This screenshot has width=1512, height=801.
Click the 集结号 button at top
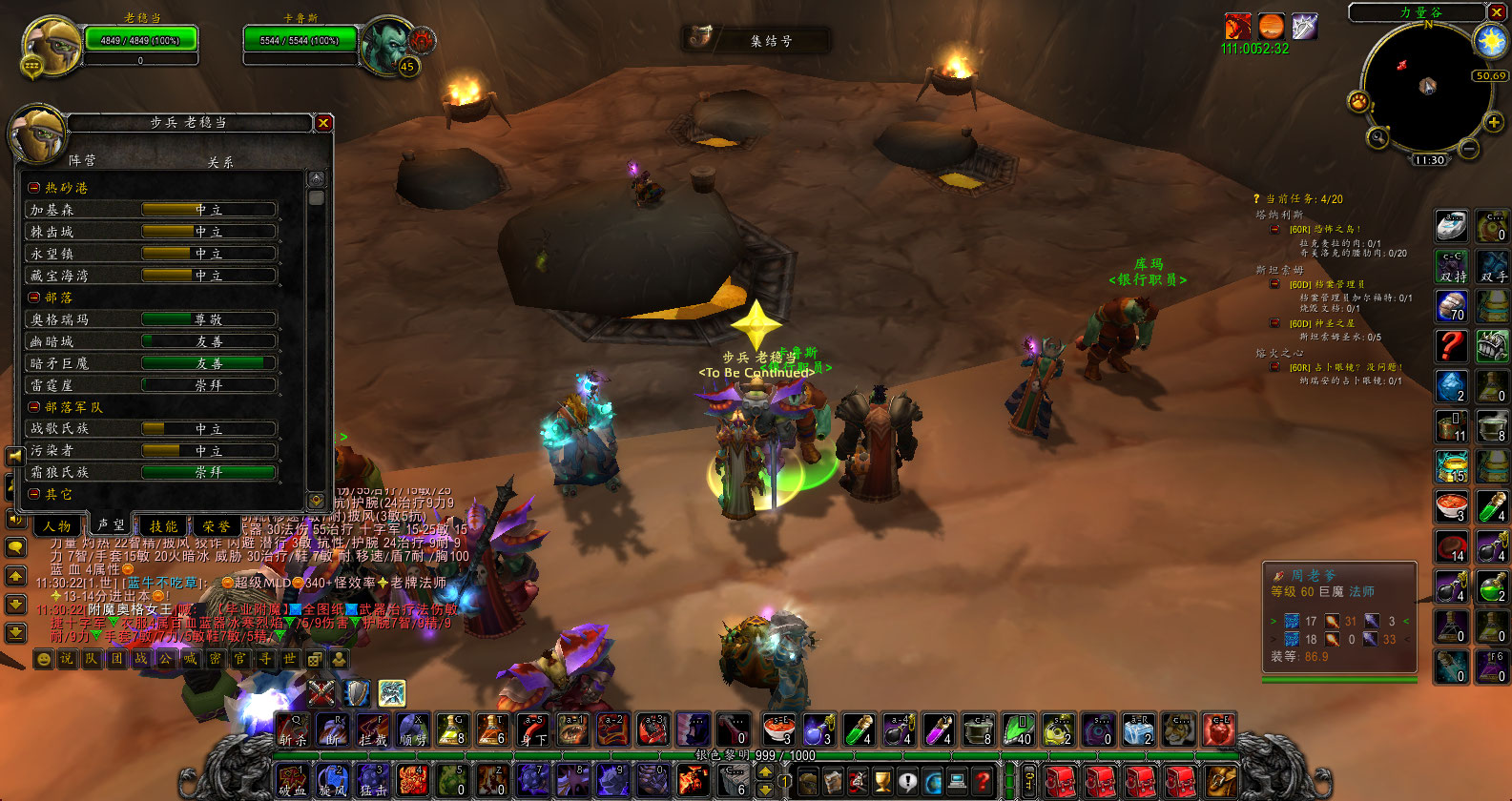click(757, 40)
